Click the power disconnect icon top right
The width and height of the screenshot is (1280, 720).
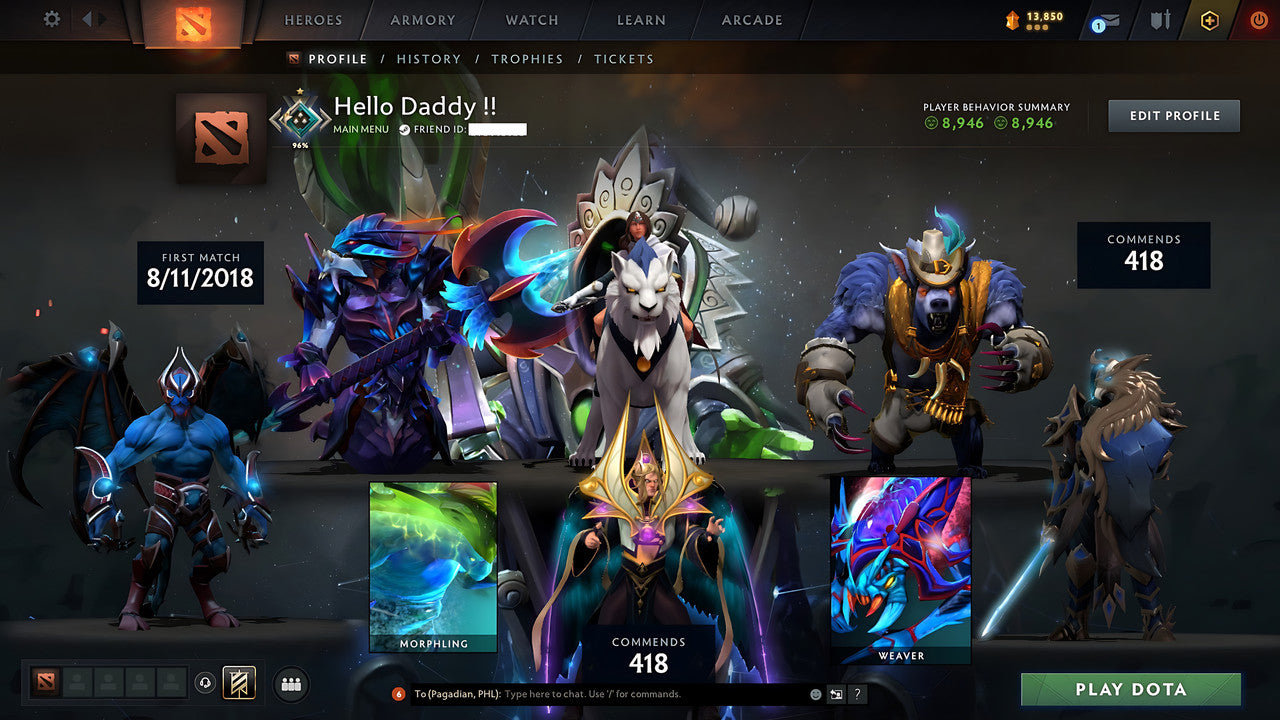pos(1257,18)
